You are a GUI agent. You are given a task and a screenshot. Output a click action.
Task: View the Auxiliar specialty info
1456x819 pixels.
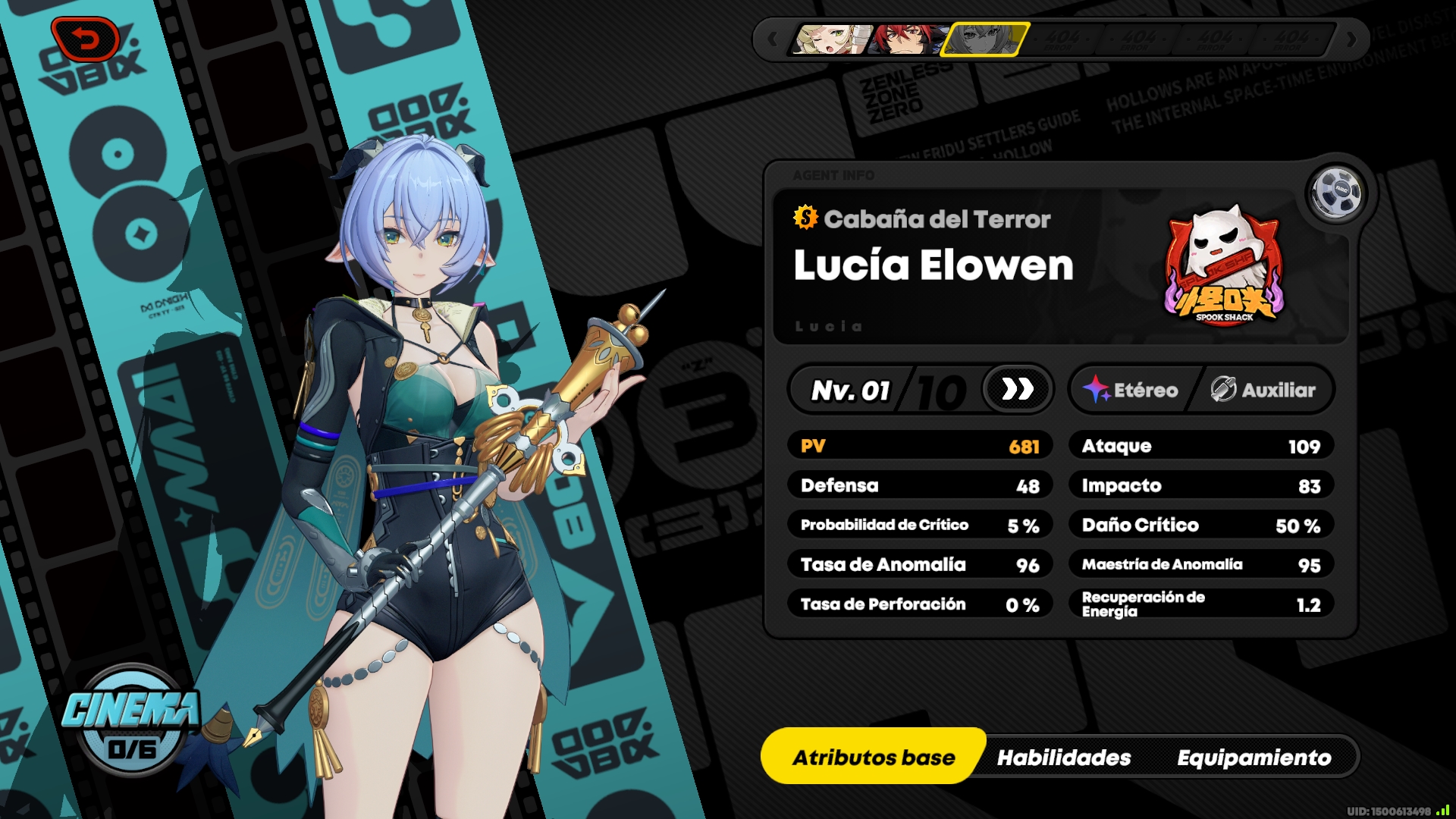point(1263,390)
